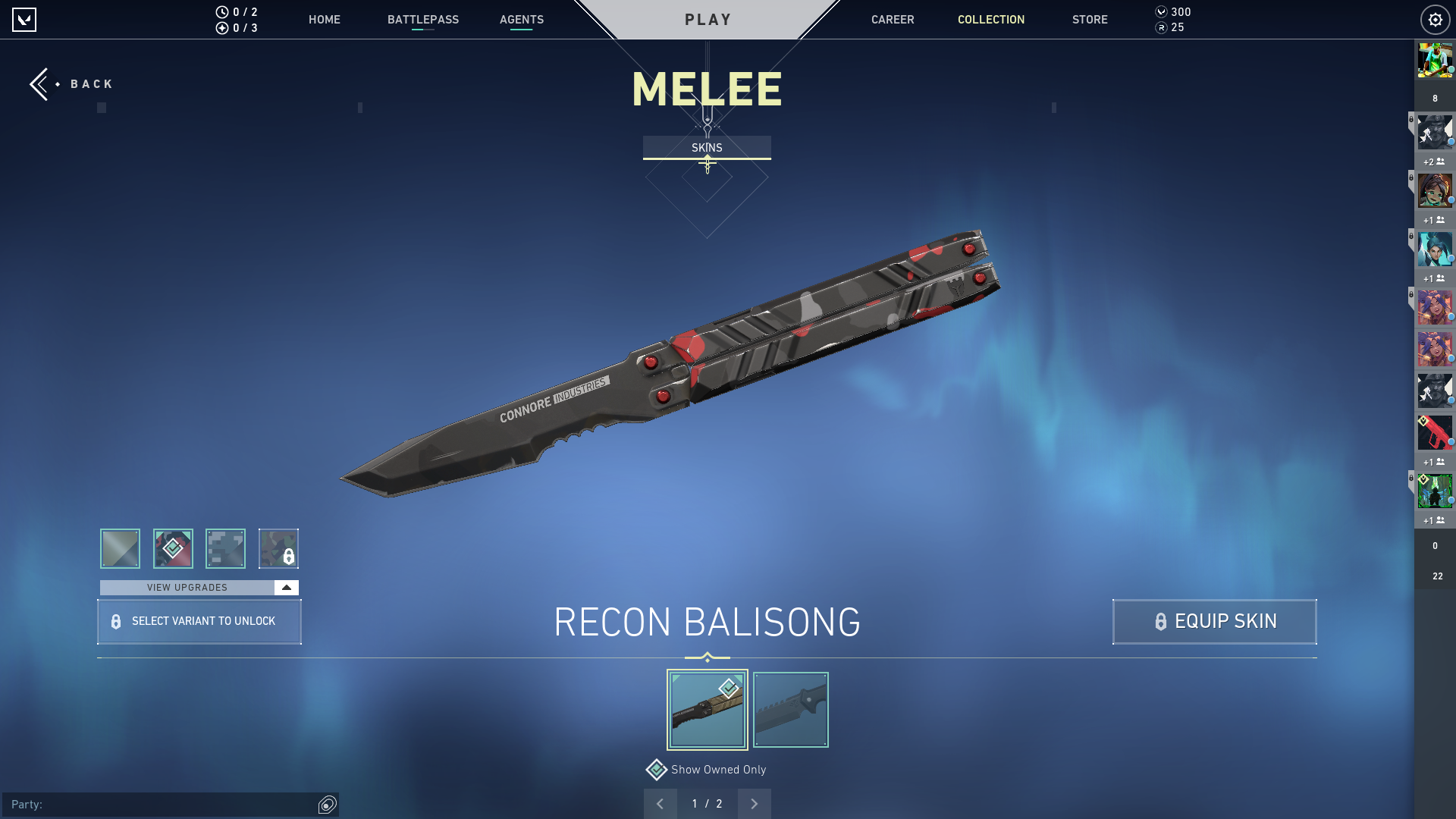This screenshot has width=1456, height=819.
Task: Go to the AGENTS page
Action: (x=521, y=20)
